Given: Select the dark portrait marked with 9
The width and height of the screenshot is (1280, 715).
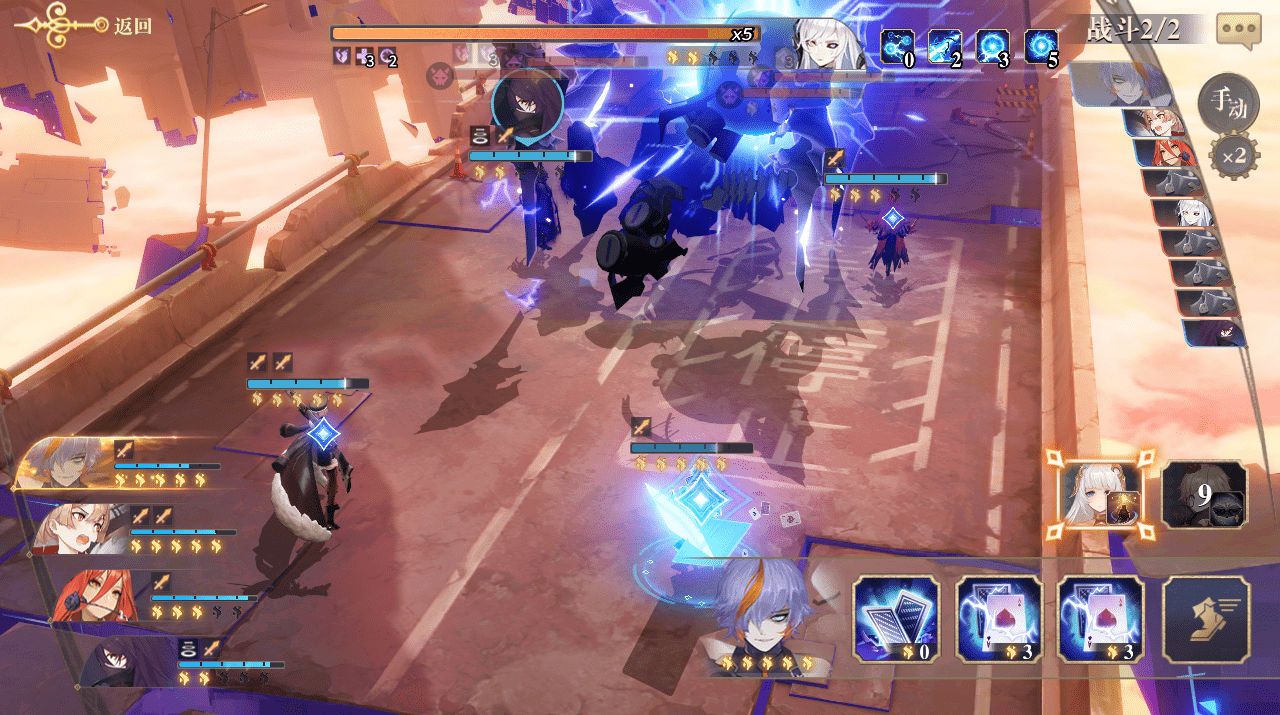Looking at the screenshot, I should [1204, 494].
